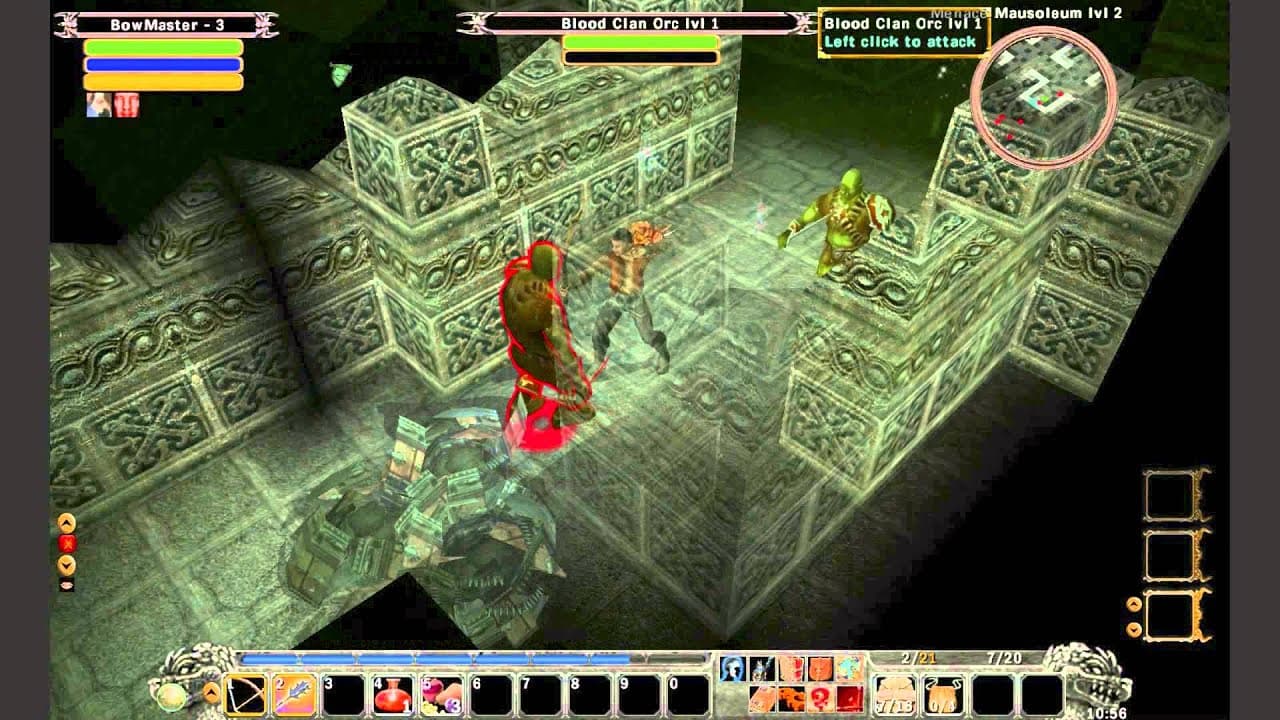Click the yellow up chevron on the left sidebar
Viewport: 1280px width, 720px height.
pyautogui.click(x=66, y=520)
